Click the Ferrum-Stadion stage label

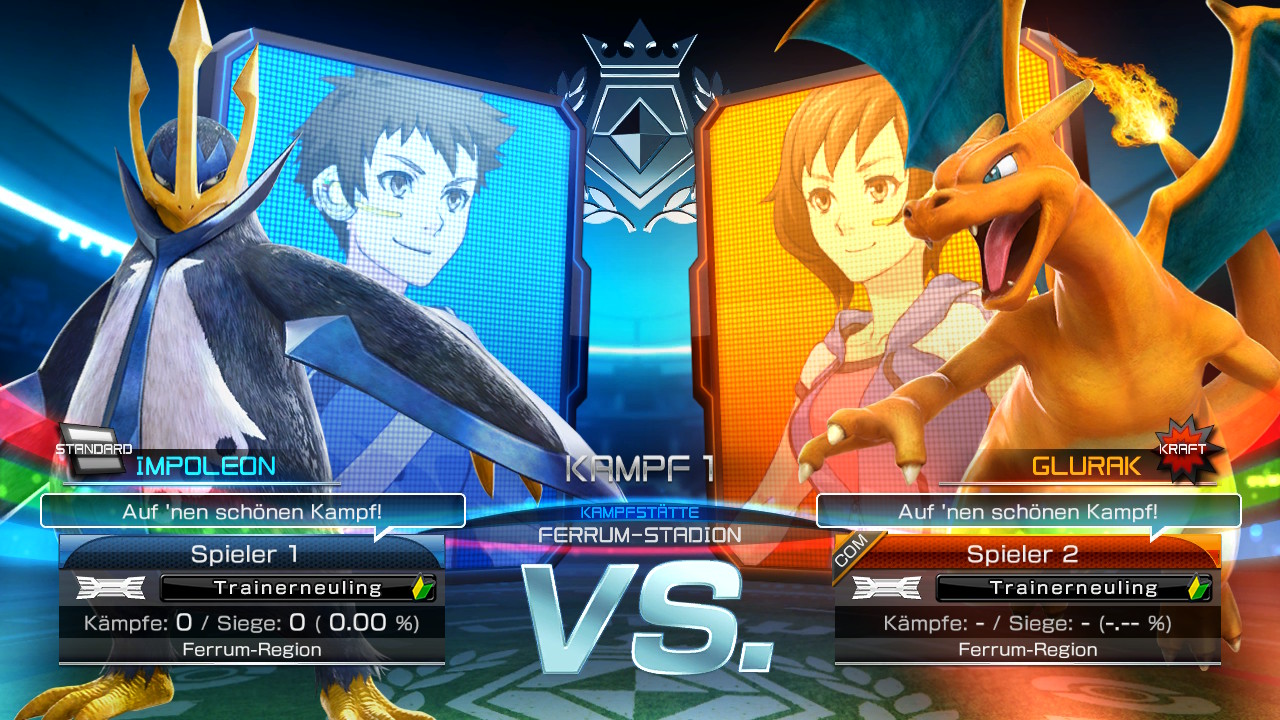[x=640, y=534]
